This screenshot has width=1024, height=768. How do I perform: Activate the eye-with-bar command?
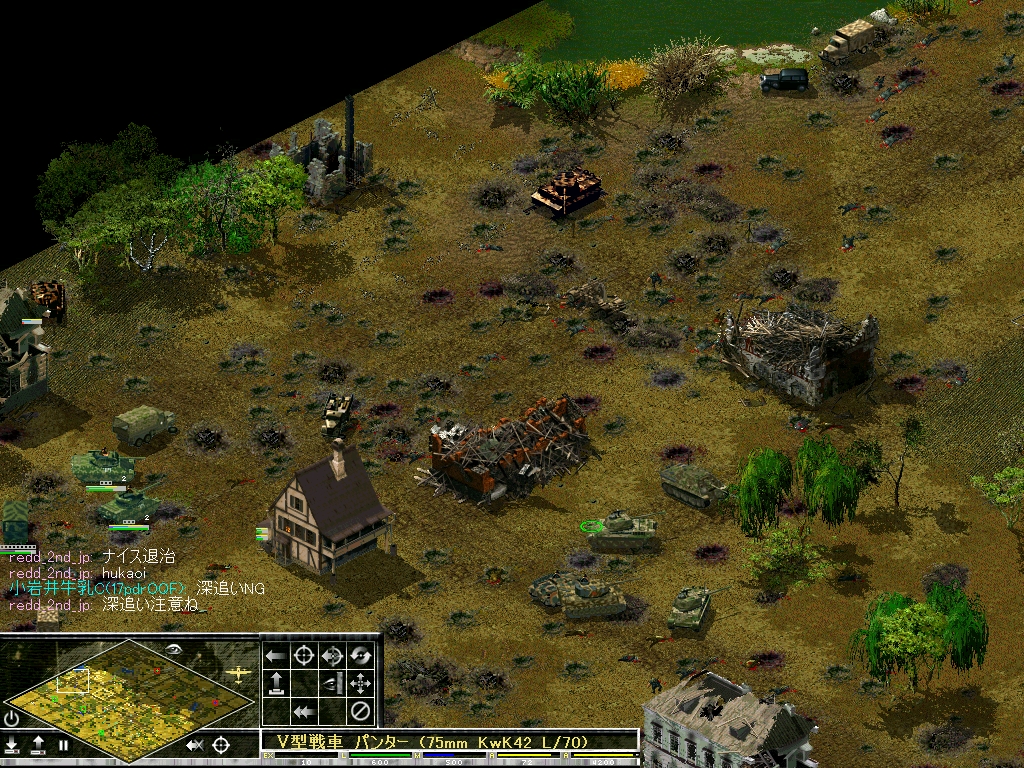point(332,684)
